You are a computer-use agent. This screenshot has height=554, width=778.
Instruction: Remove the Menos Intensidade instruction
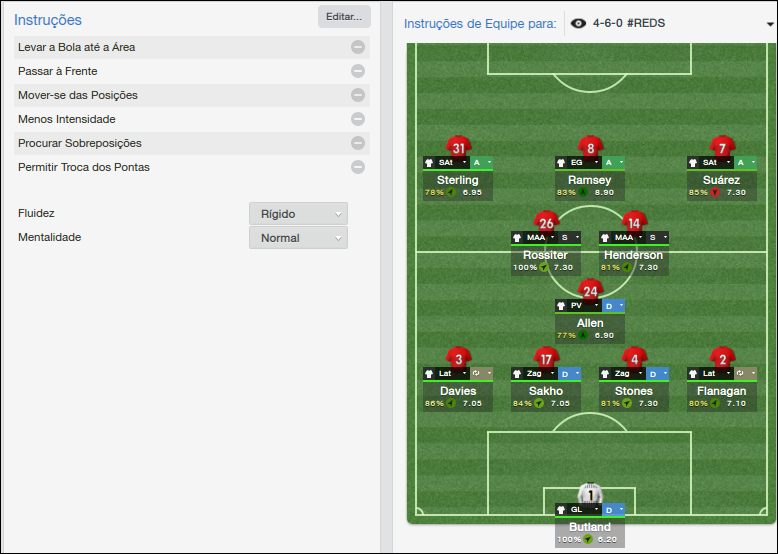[x=357, y=119]
